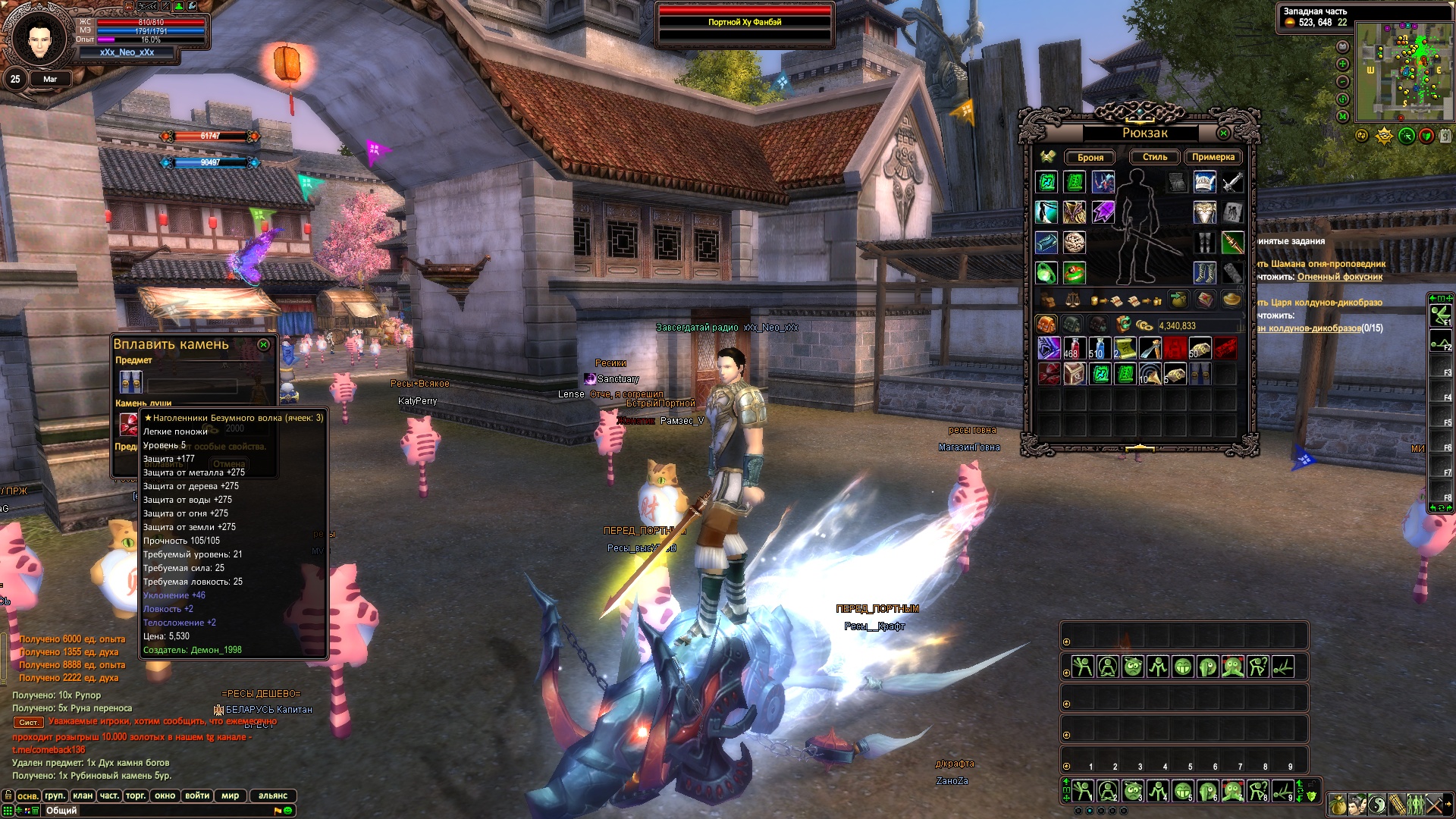
Task: Click the treasure chest inventory item
Action: (x=1074, y=374)
